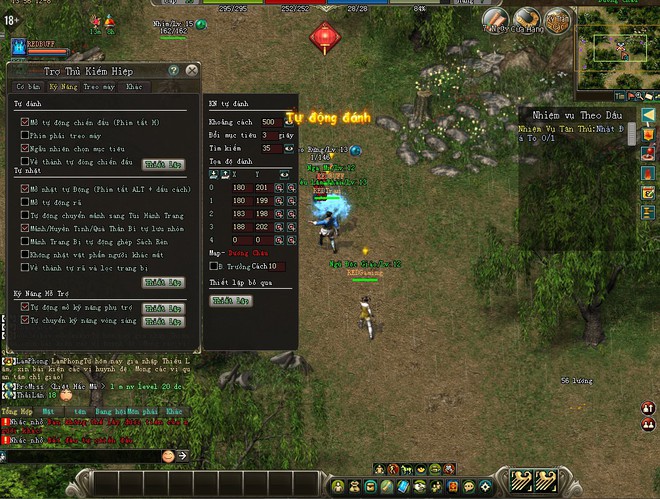Viewport: 660px width, 499px height.
Task: Enable the B. Trưởng Cách checkbox
Action: point(212,267)
